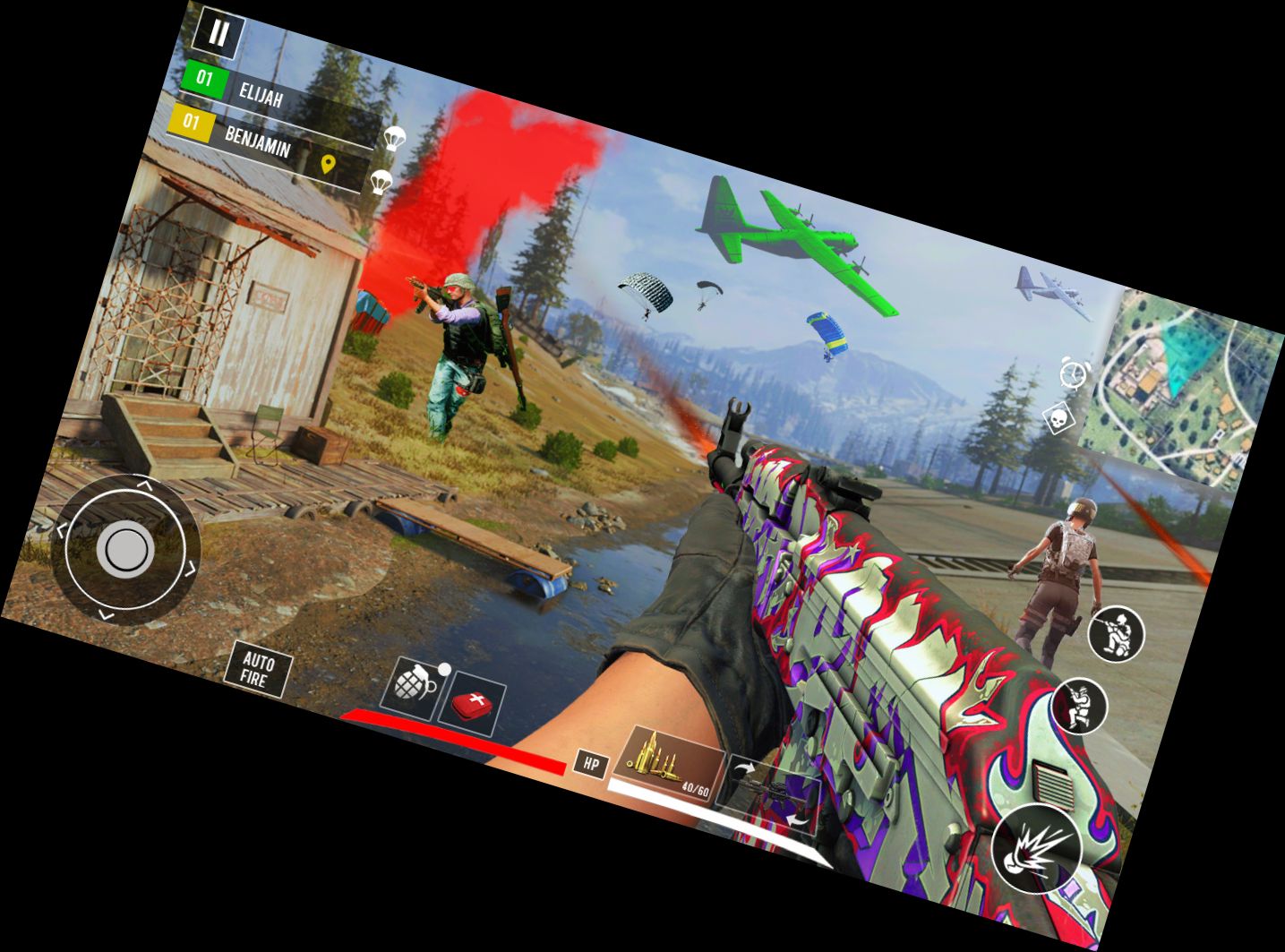Tap the pause button at top left
The image size is (1285, 952).
click(x=221, y=34)
